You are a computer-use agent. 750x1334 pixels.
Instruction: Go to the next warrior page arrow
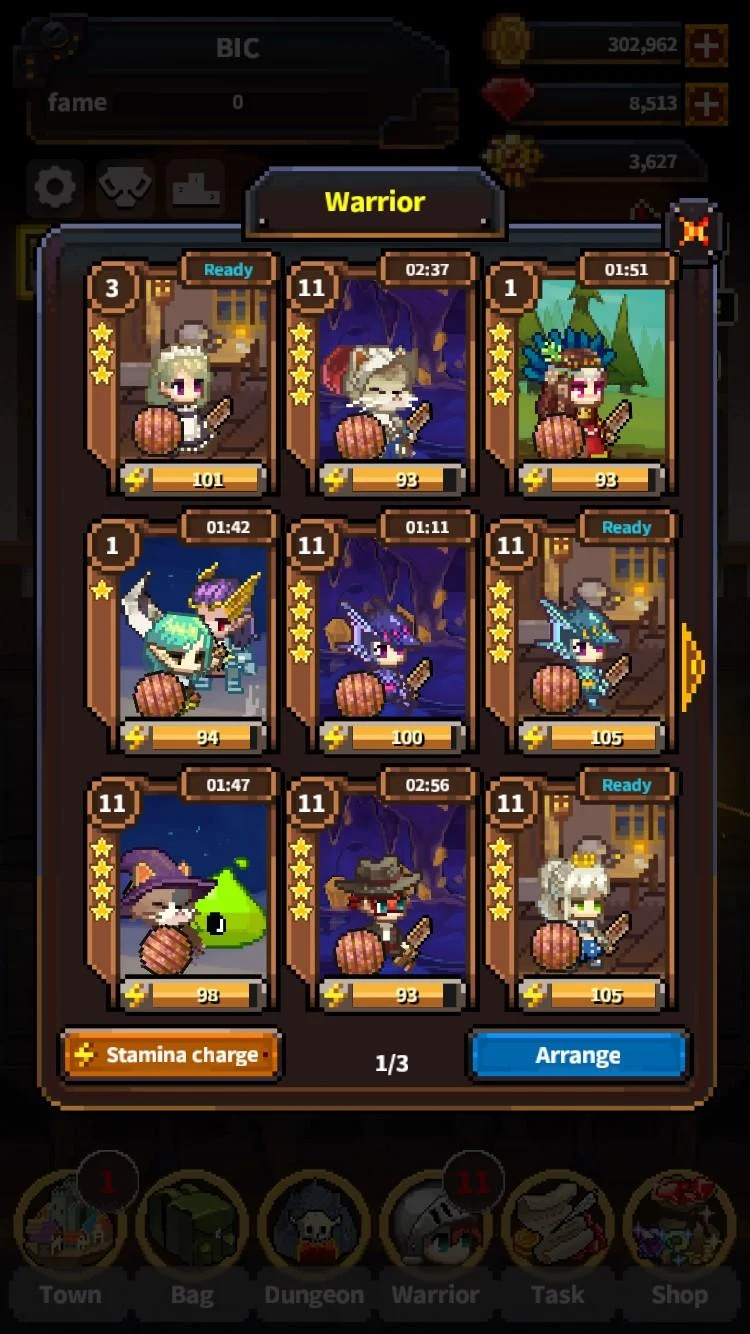click(x=692, y=666)
